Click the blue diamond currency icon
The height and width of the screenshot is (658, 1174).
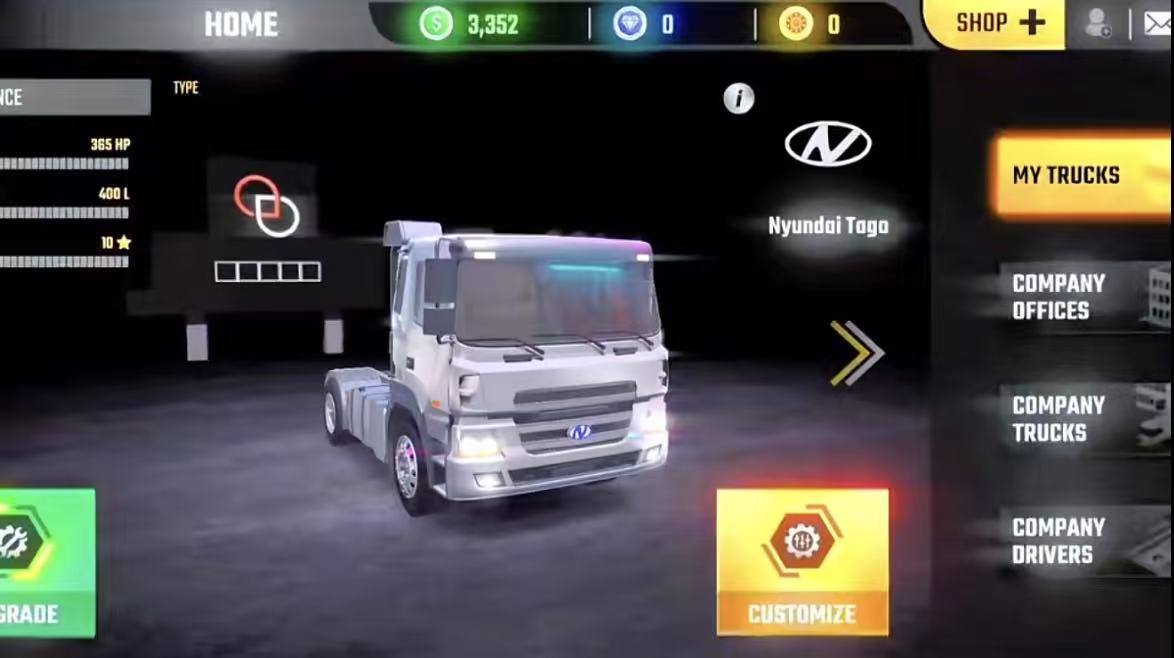[x=630, y=24]
